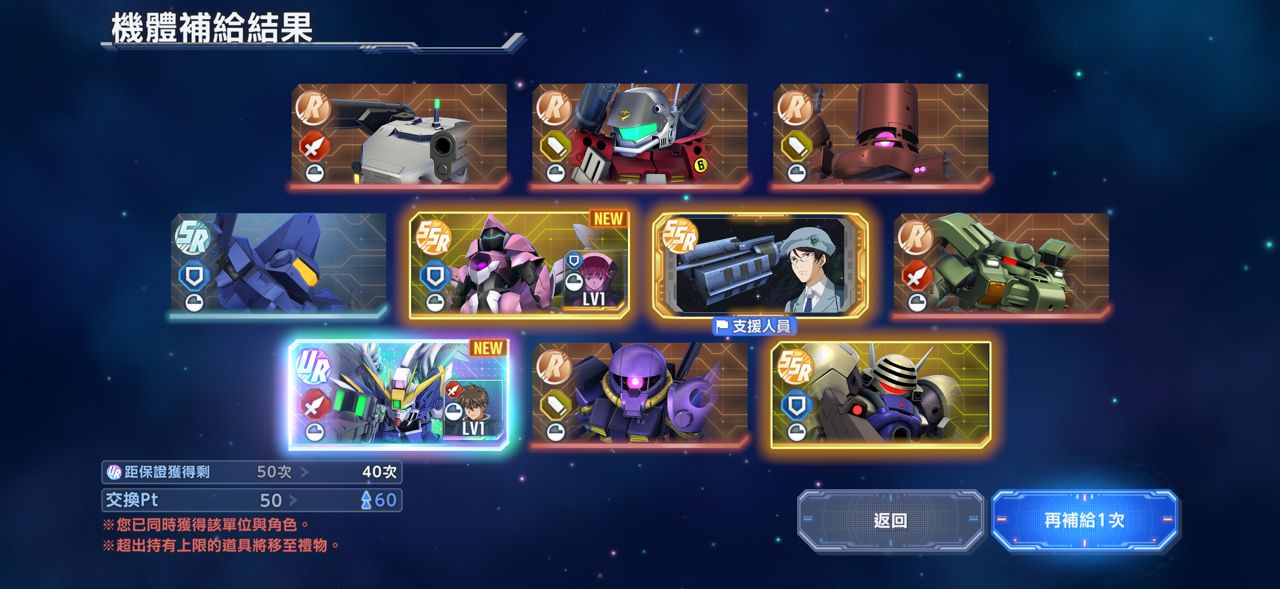Choose 再補給1次 to pull again
This screenshot has height=589, width=1280.
pyautogui.click(x=1085, y=520)
